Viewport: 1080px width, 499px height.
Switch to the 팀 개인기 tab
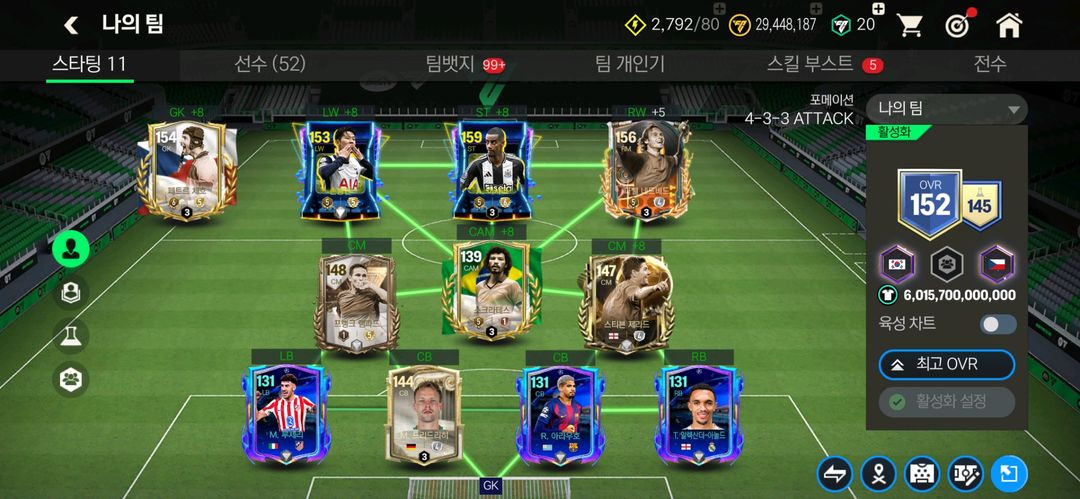click(629, 65)
